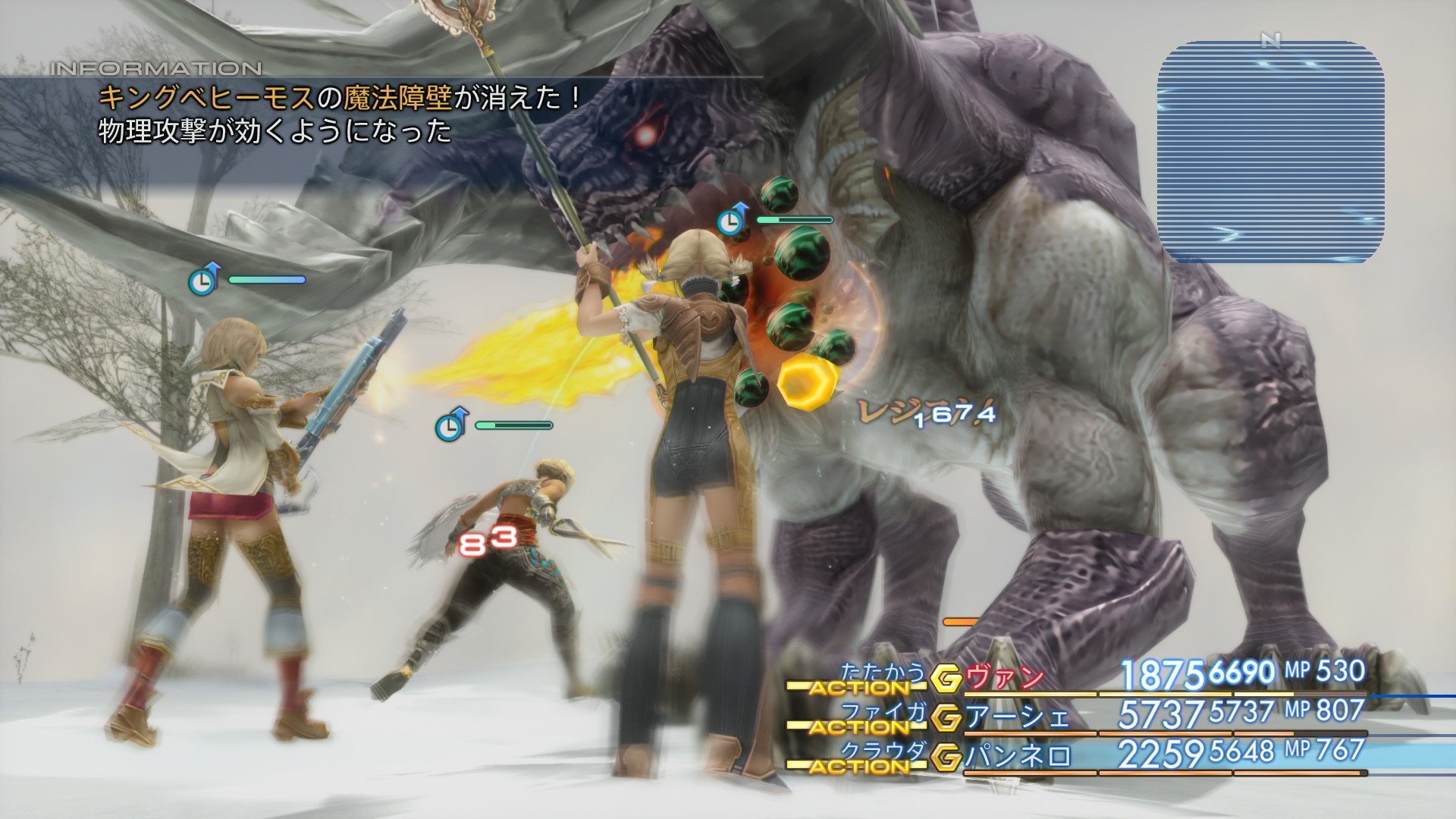Select party member アーシェ
The height and width of the screenshot is (819, 1456).
(1018, 717)
